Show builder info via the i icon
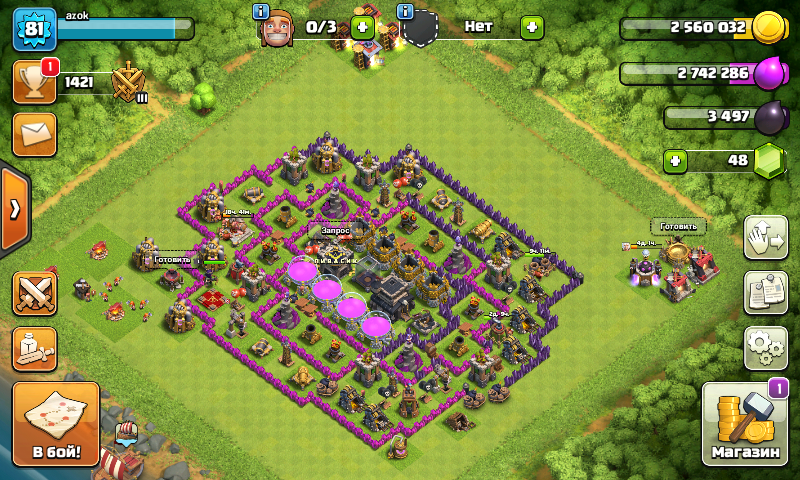 261,11
